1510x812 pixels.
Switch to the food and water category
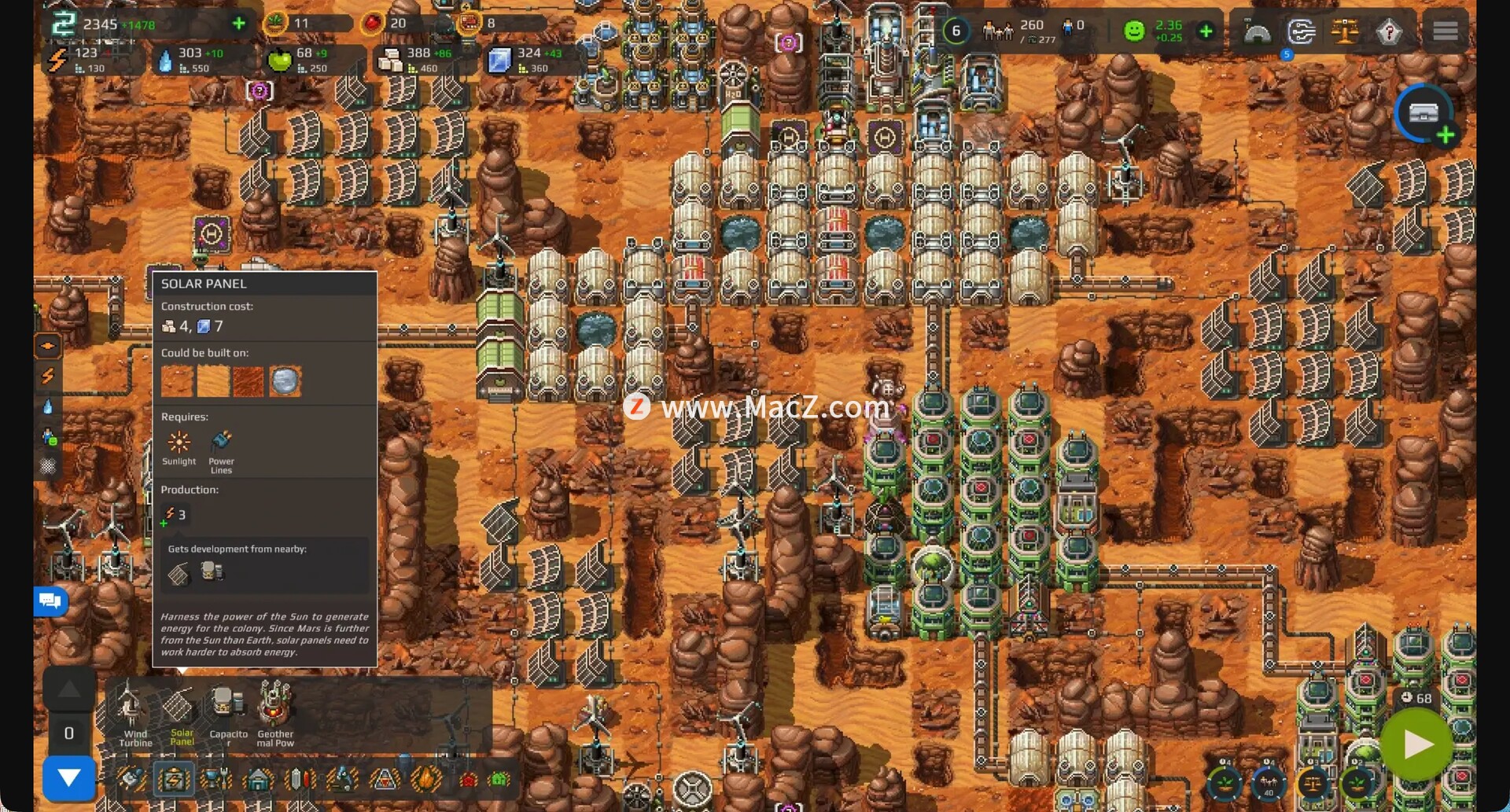215,780
